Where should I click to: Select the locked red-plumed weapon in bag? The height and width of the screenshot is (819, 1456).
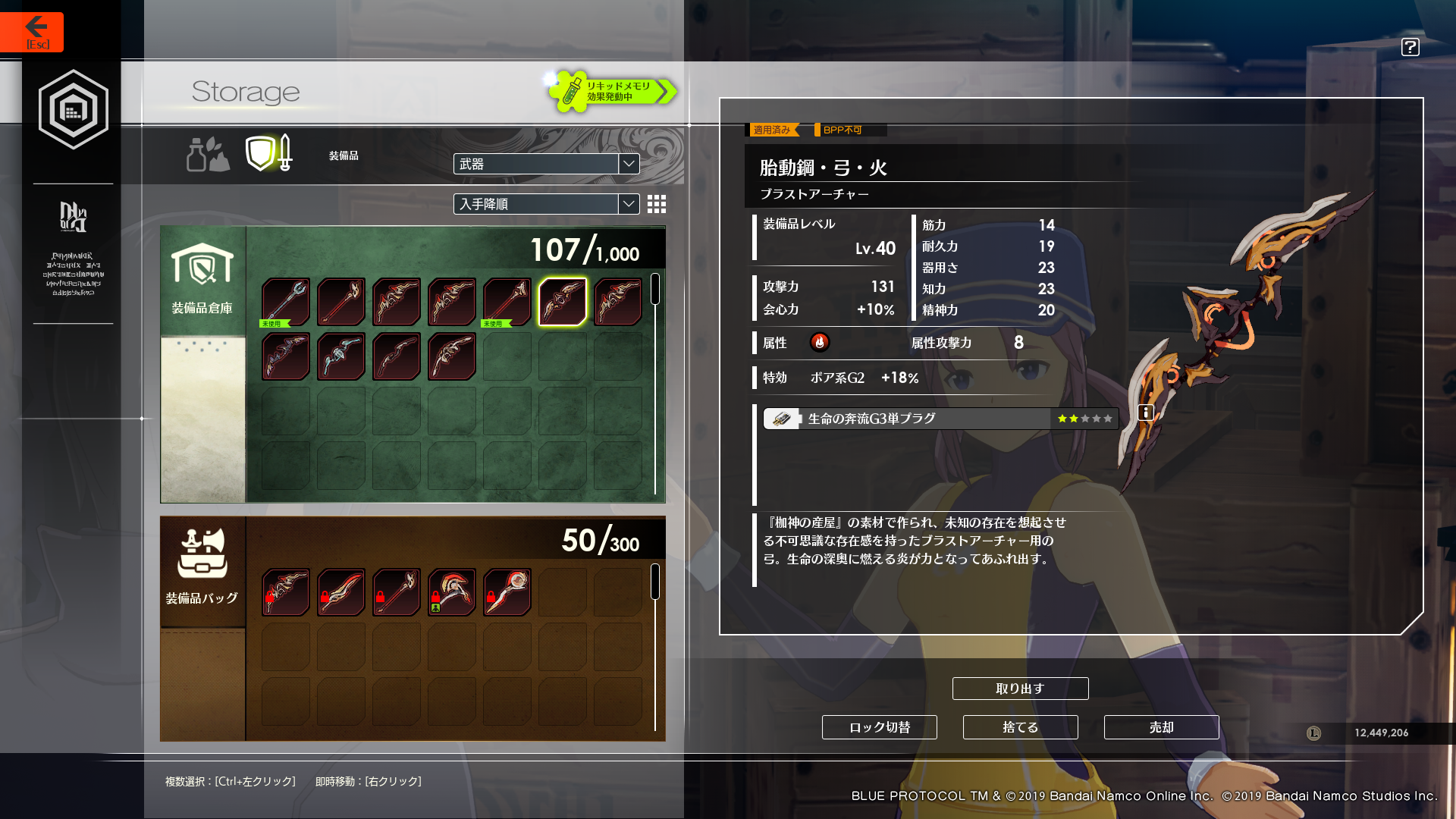[452, 592]
